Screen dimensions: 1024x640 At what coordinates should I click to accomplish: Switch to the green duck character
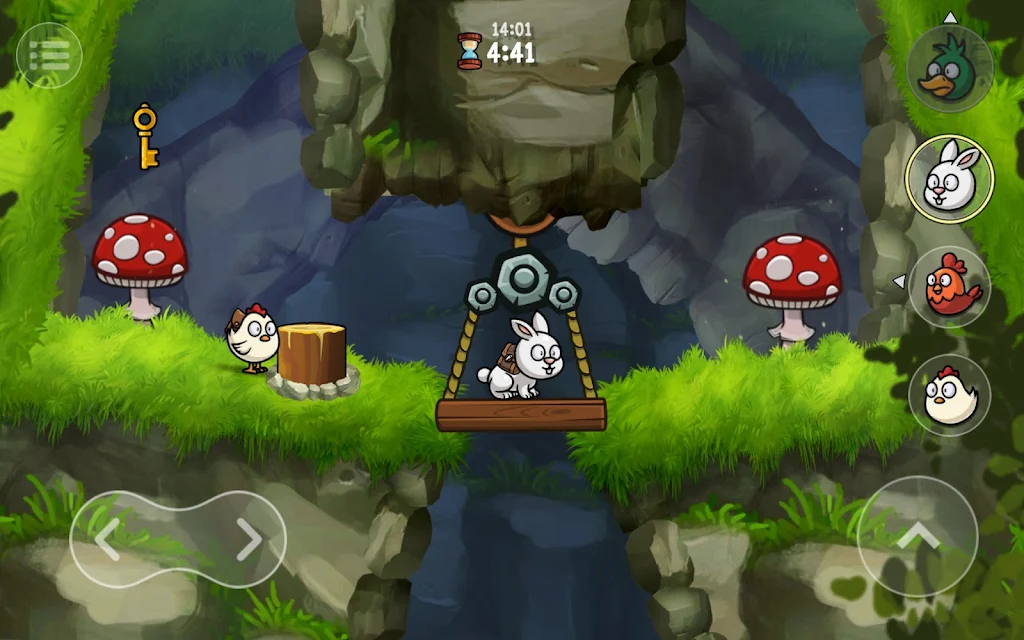tap(949, 69)
